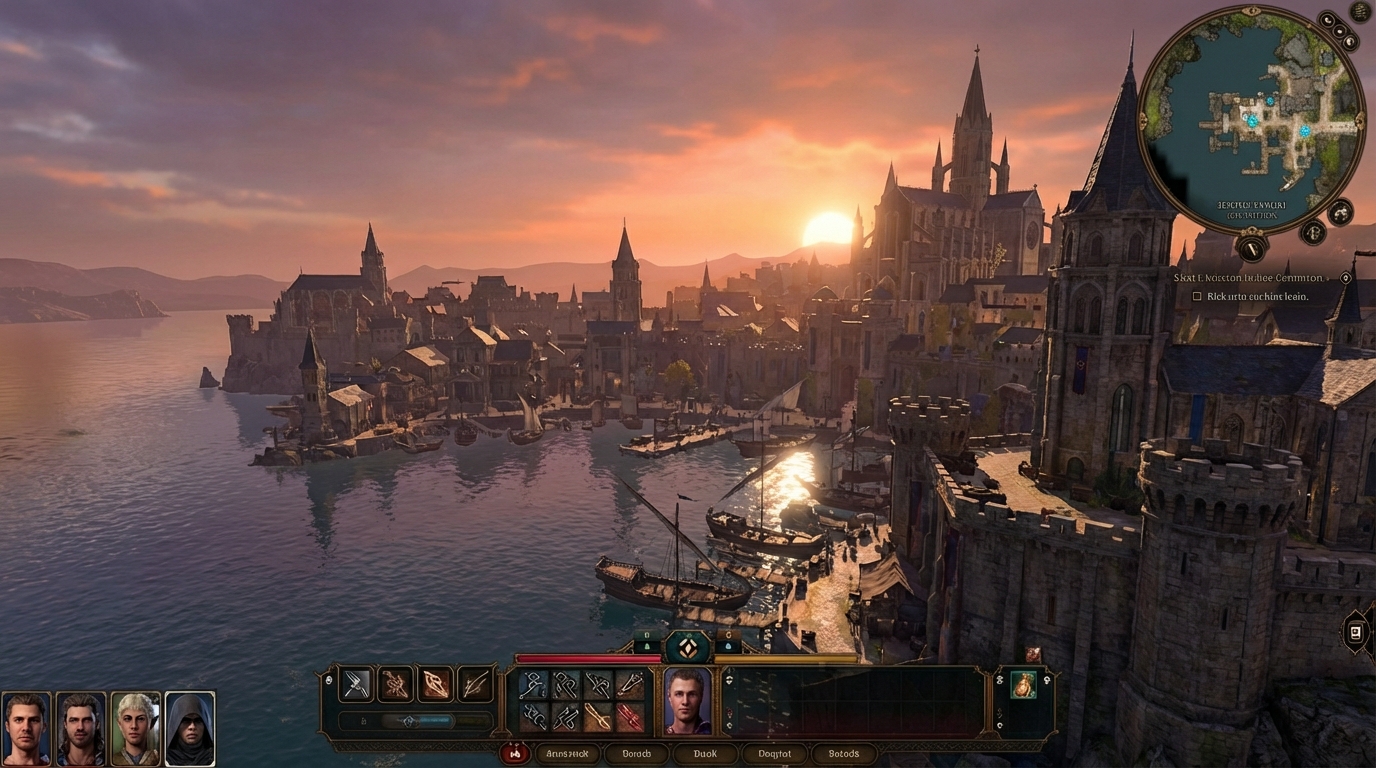1376x768 pixels.
Task: Open the round menu button at top-right corner
Action: click(x=1360, y=12)
